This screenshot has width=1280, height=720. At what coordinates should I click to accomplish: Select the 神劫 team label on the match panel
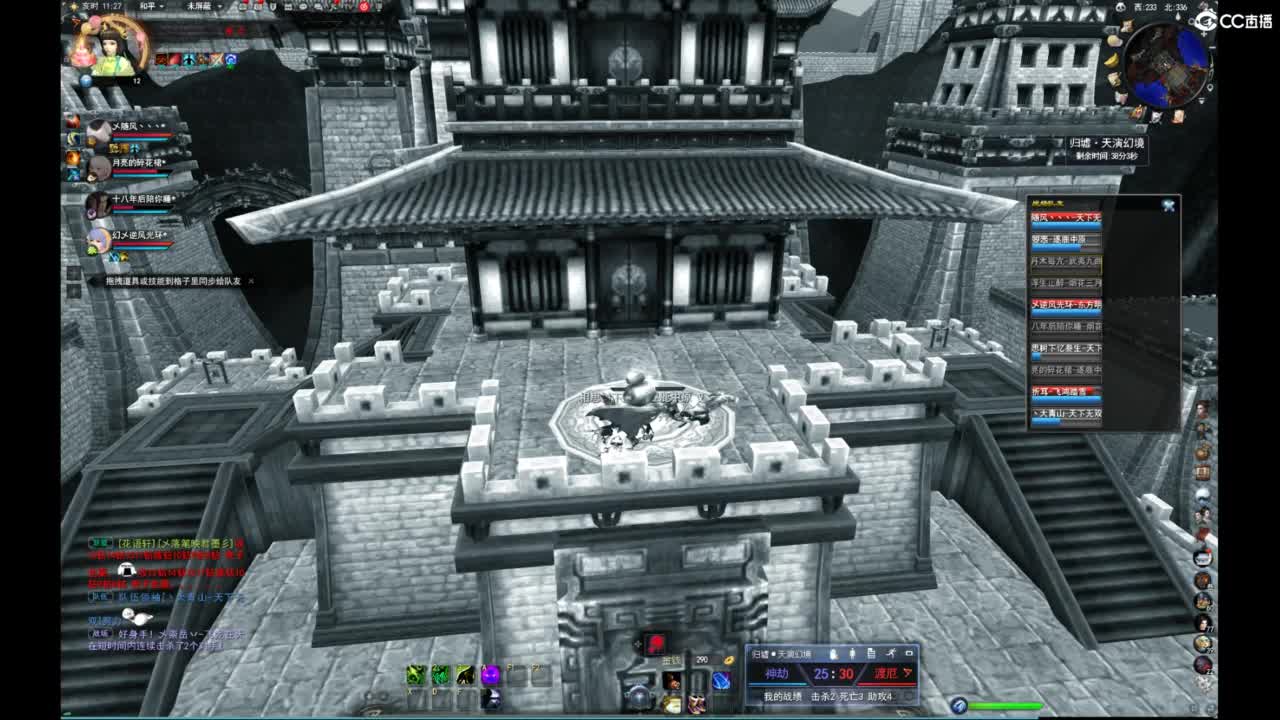click(778, 673)
